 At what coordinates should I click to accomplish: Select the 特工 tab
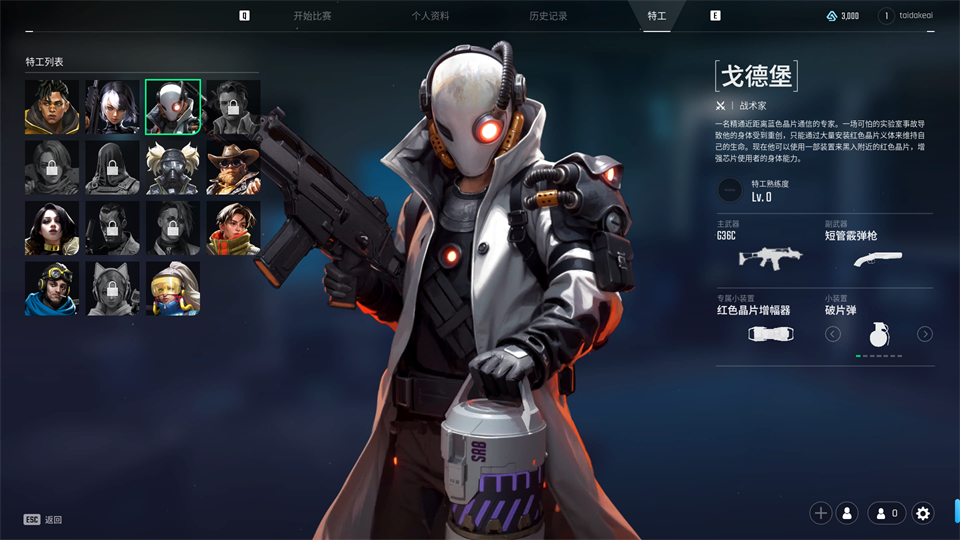(656, 16)
